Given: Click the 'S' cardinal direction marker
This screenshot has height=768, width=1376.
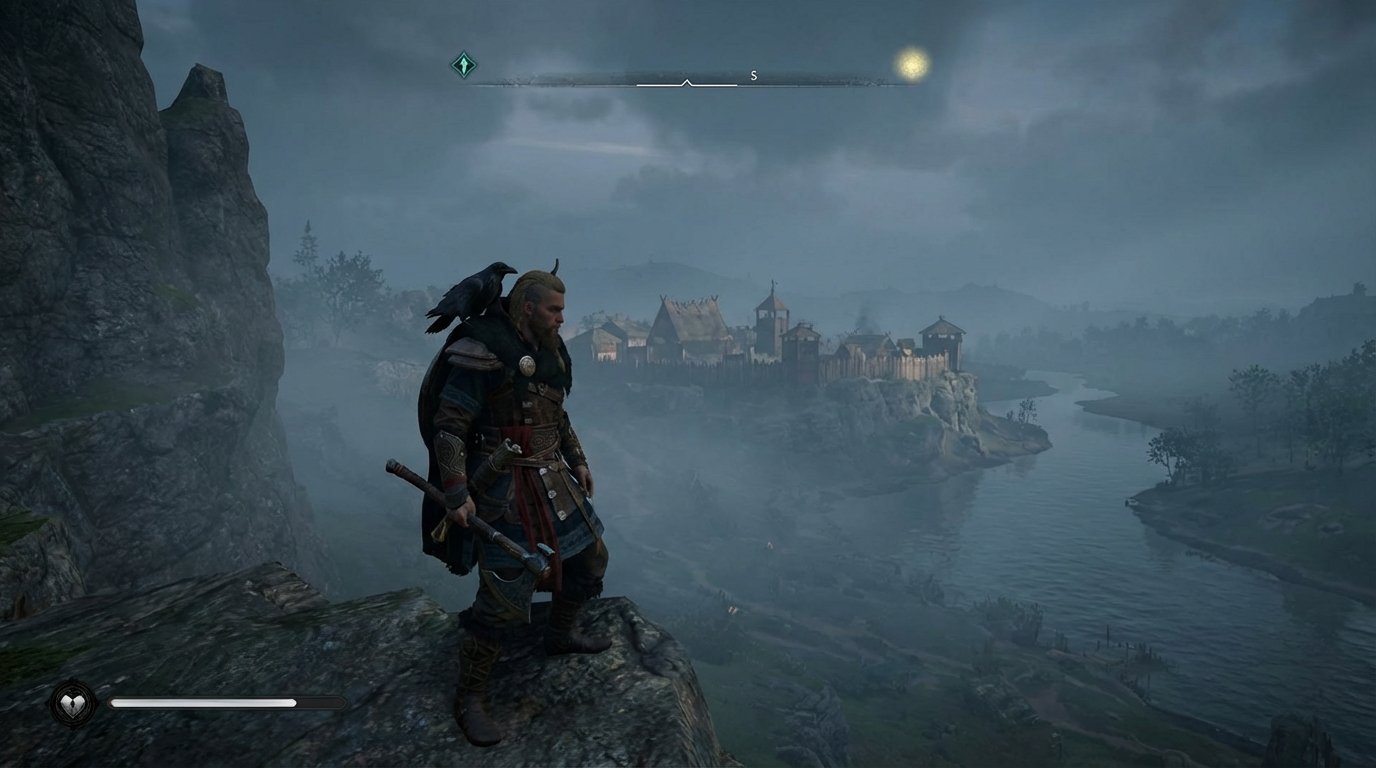Looking at the screenshot, I should point(753,73).
